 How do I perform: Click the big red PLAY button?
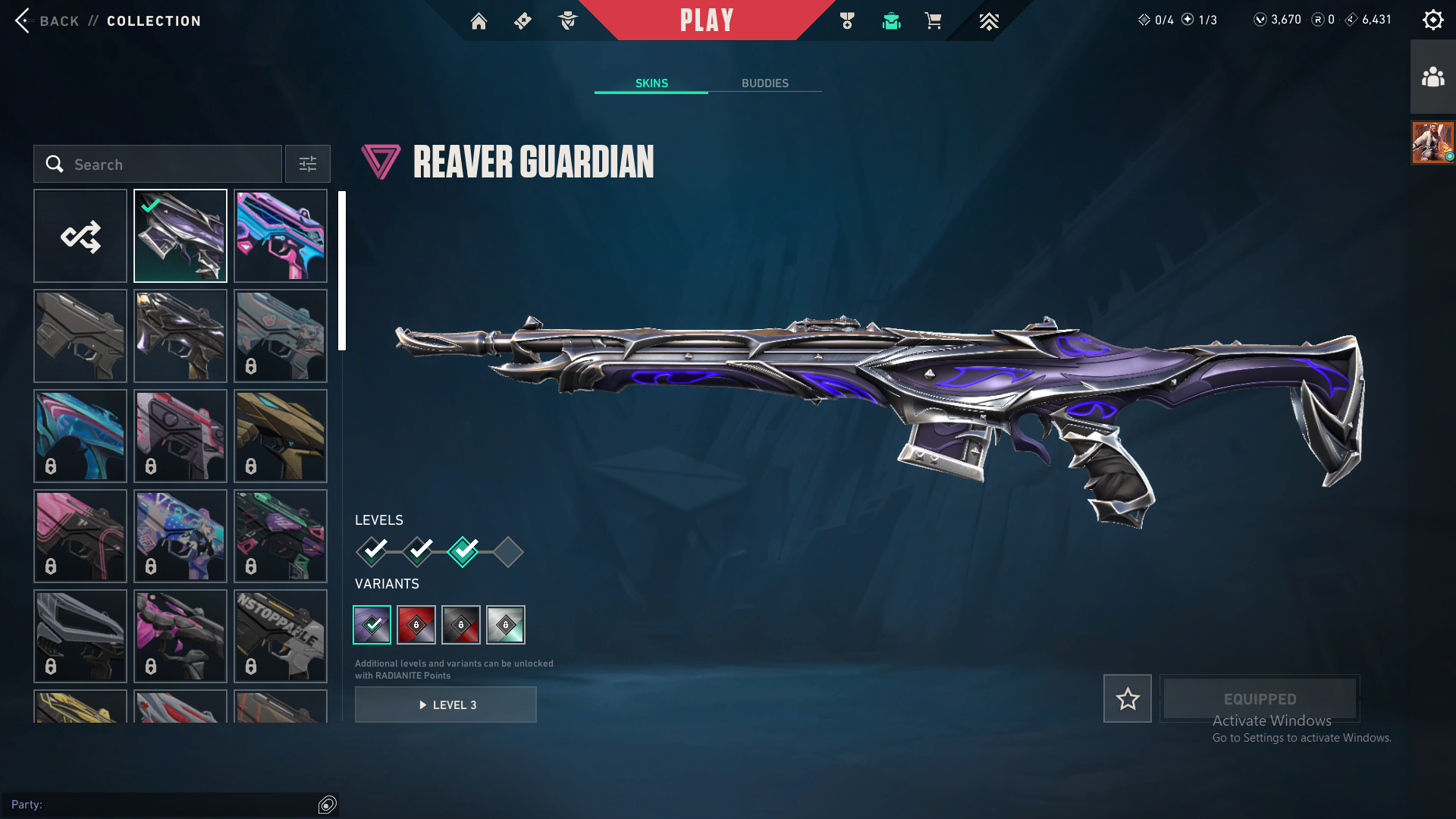(706, 20)
